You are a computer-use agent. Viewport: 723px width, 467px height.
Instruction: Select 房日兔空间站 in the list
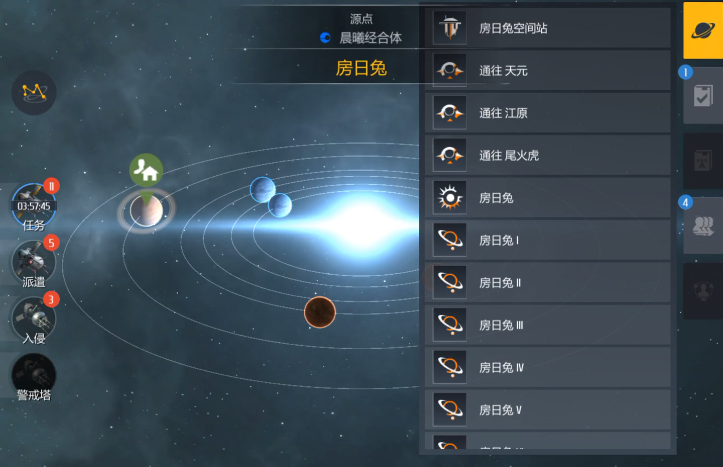[x=547, y=28]
